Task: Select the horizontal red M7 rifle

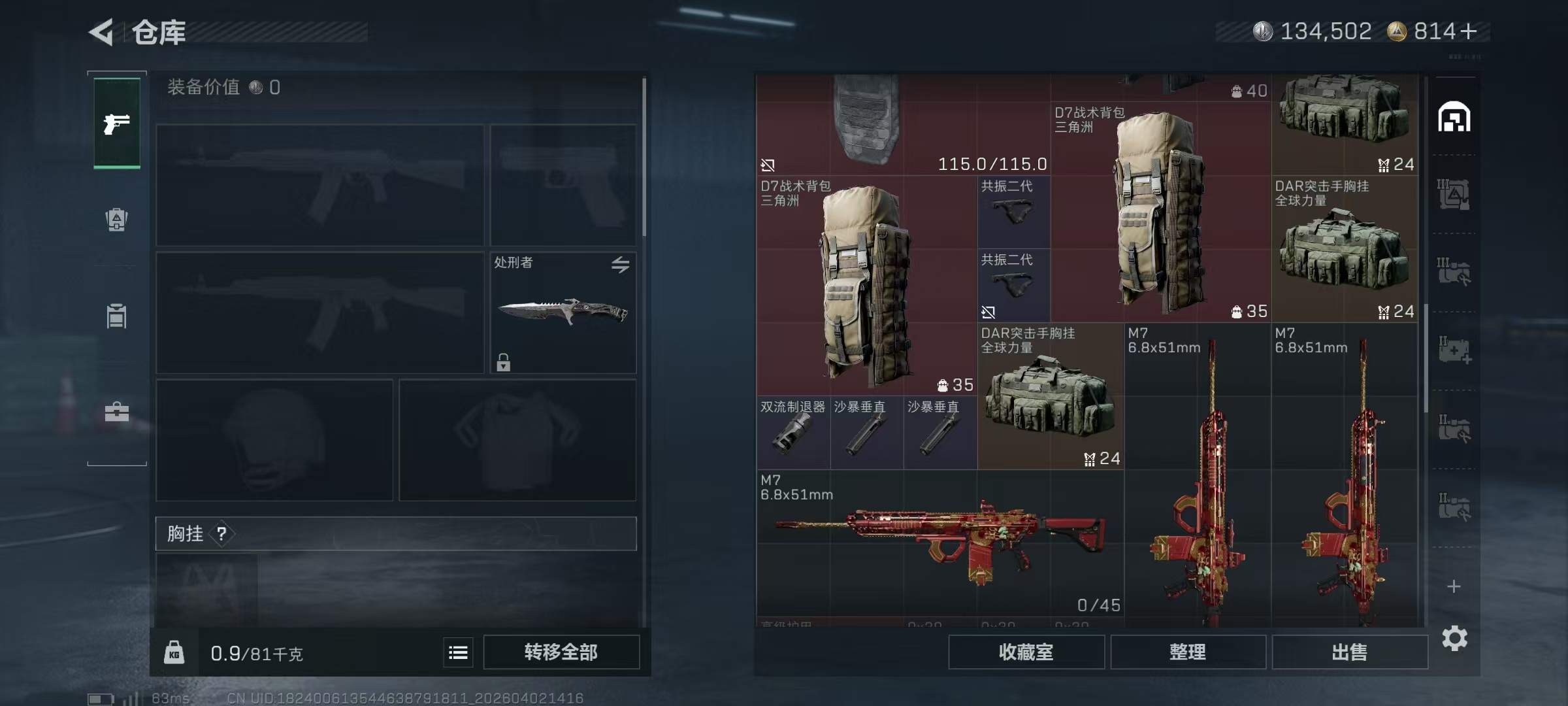Action: click(x=939, y=543)
